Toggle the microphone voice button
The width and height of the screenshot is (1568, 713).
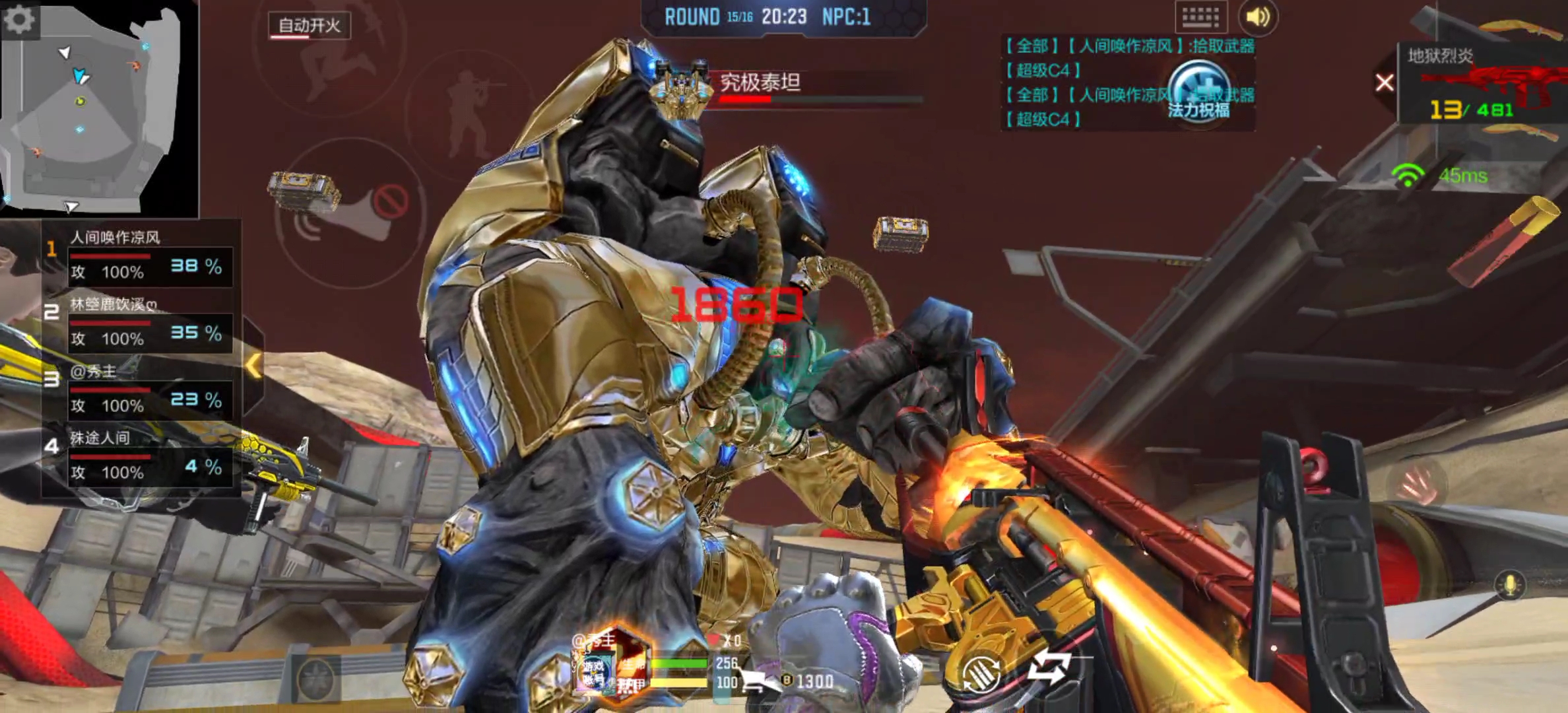(1509, 586)
